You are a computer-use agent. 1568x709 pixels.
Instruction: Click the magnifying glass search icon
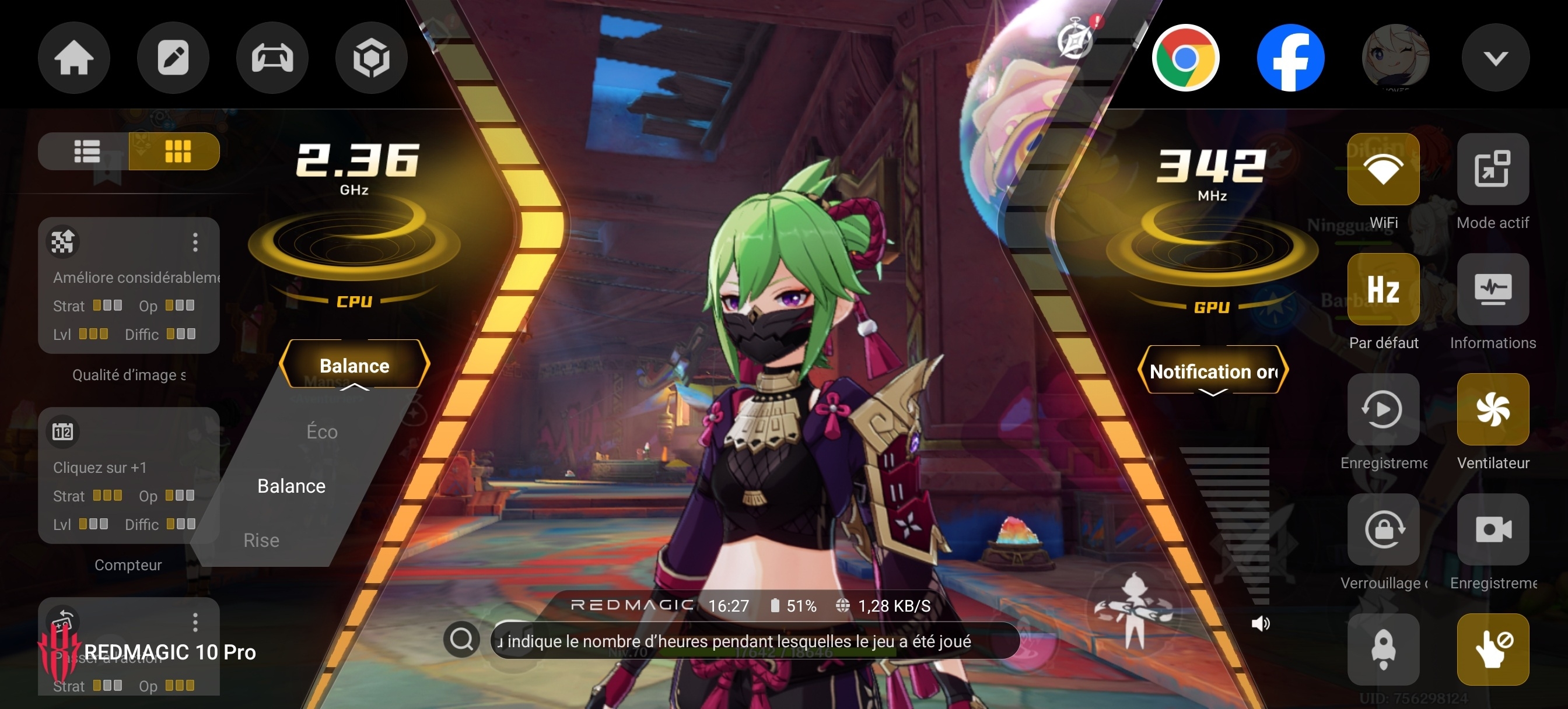click(x=461, y=639)
